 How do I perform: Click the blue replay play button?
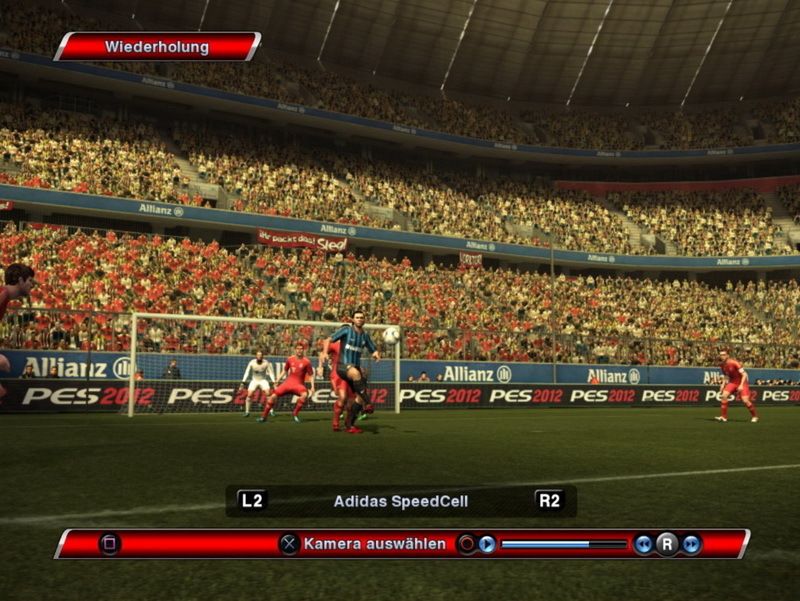487,544
